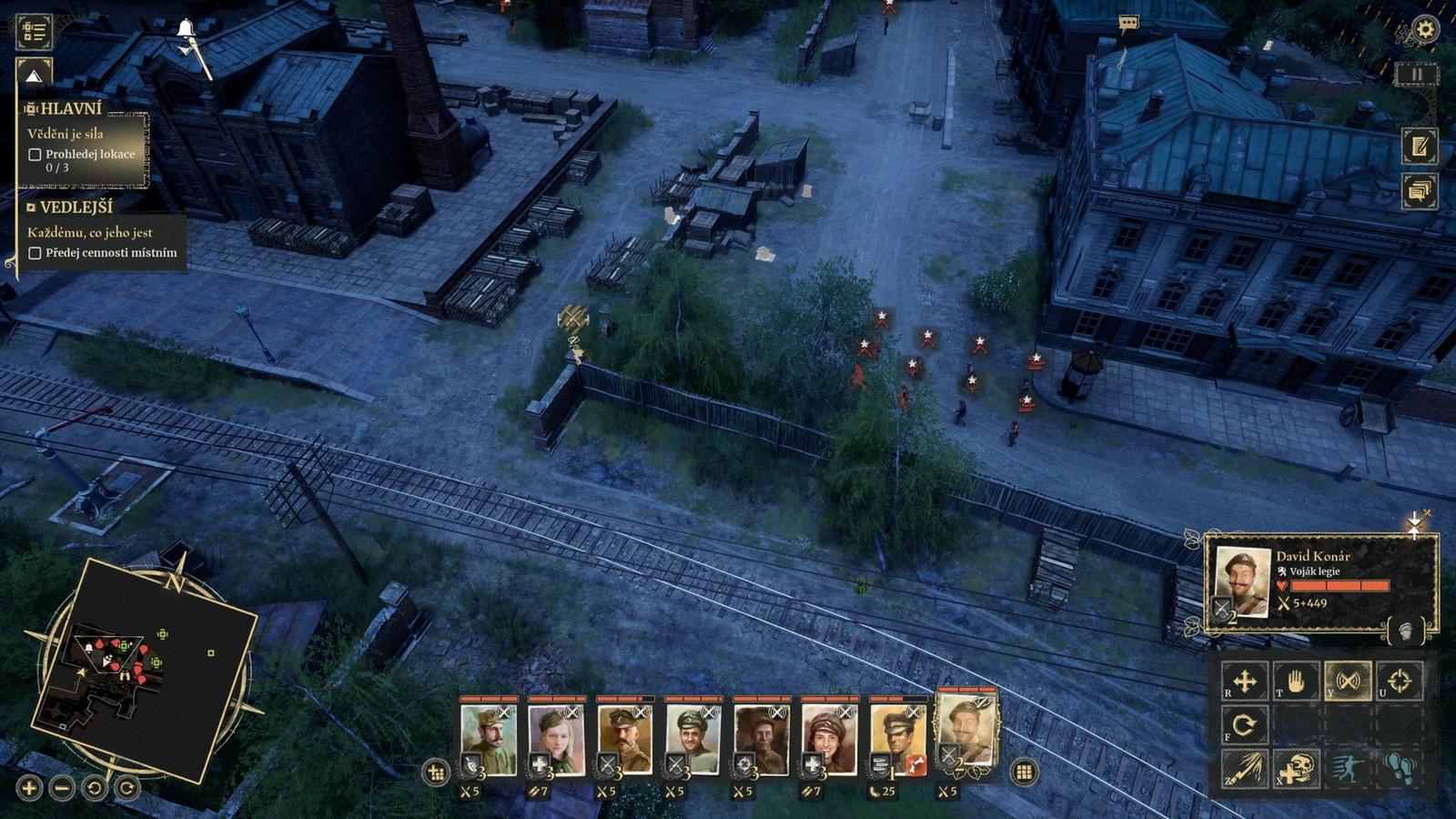Select the side quest "Každému, co jeho jest"
1456x819 pixels.
click(89, 232)
